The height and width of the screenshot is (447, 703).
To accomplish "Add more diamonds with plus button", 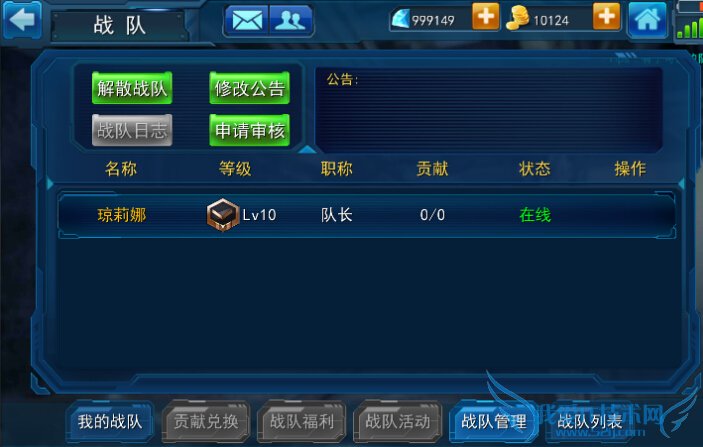I will [x=485, y=17].
